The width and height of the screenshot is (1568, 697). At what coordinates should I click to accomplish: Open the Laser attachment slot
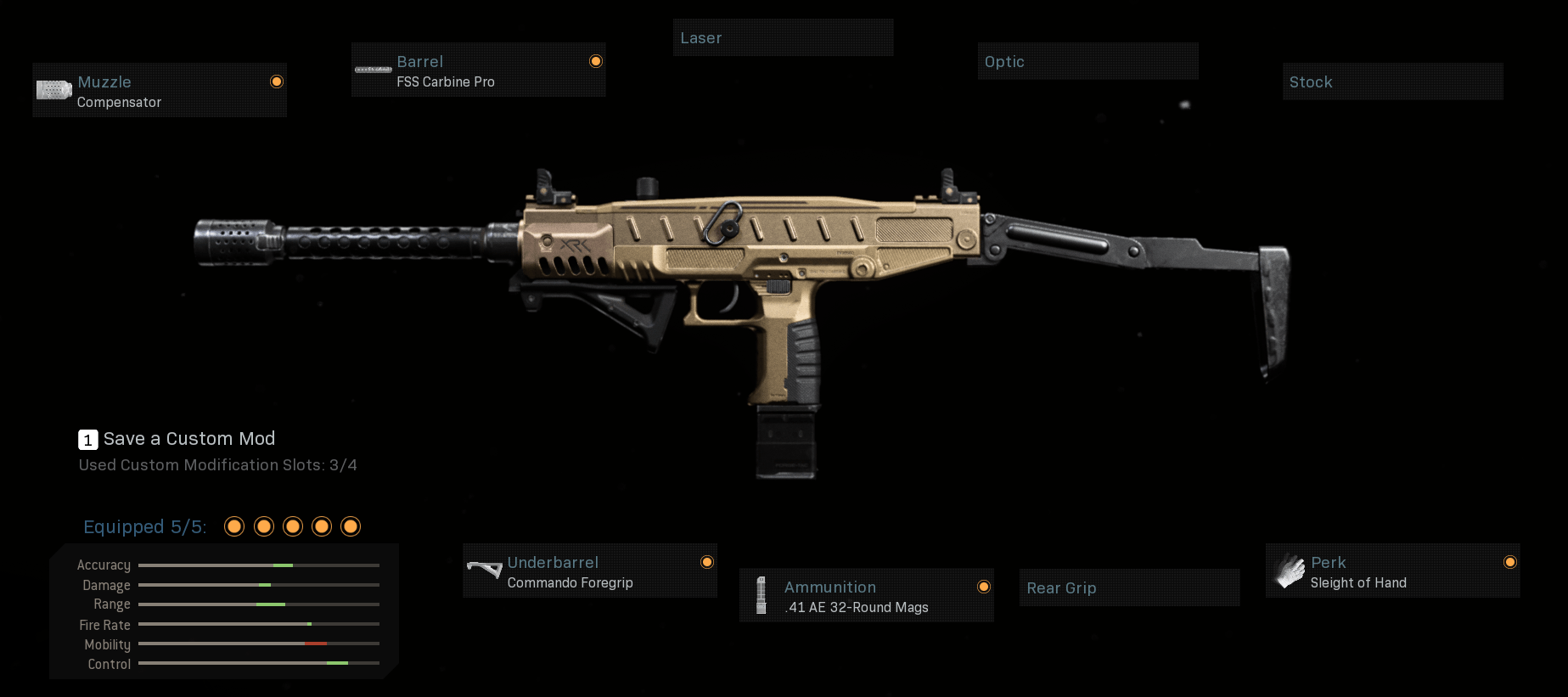(x=783, y=37)
